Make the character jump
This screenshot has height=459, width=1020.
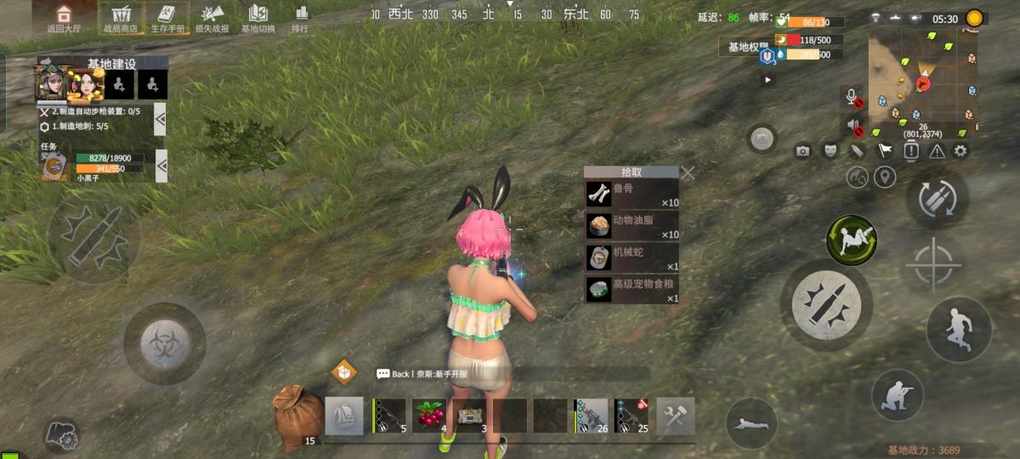[958, 329]
